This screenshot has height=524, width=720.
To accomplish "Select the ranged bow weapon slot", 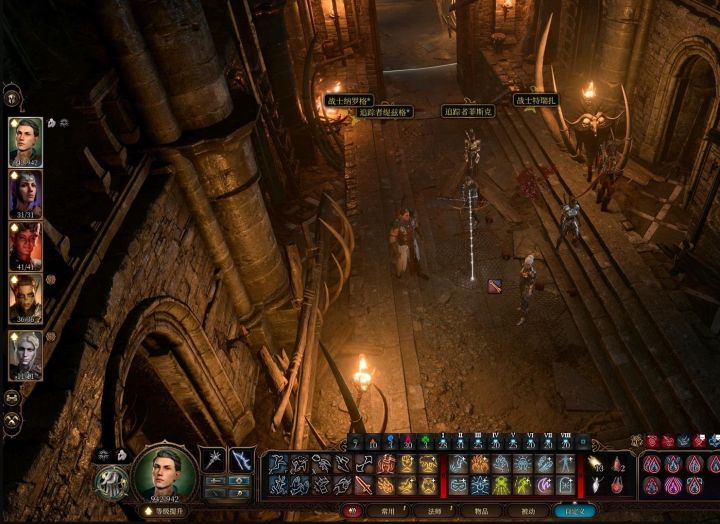I will click(241, 460).
